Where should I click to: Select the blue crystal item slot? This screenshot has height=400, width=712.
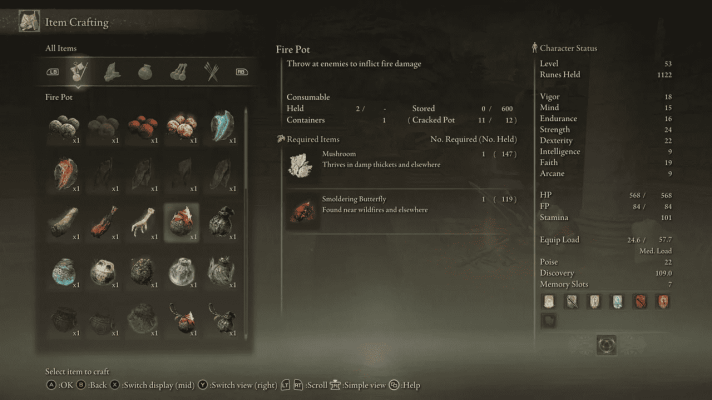(220, 125)
